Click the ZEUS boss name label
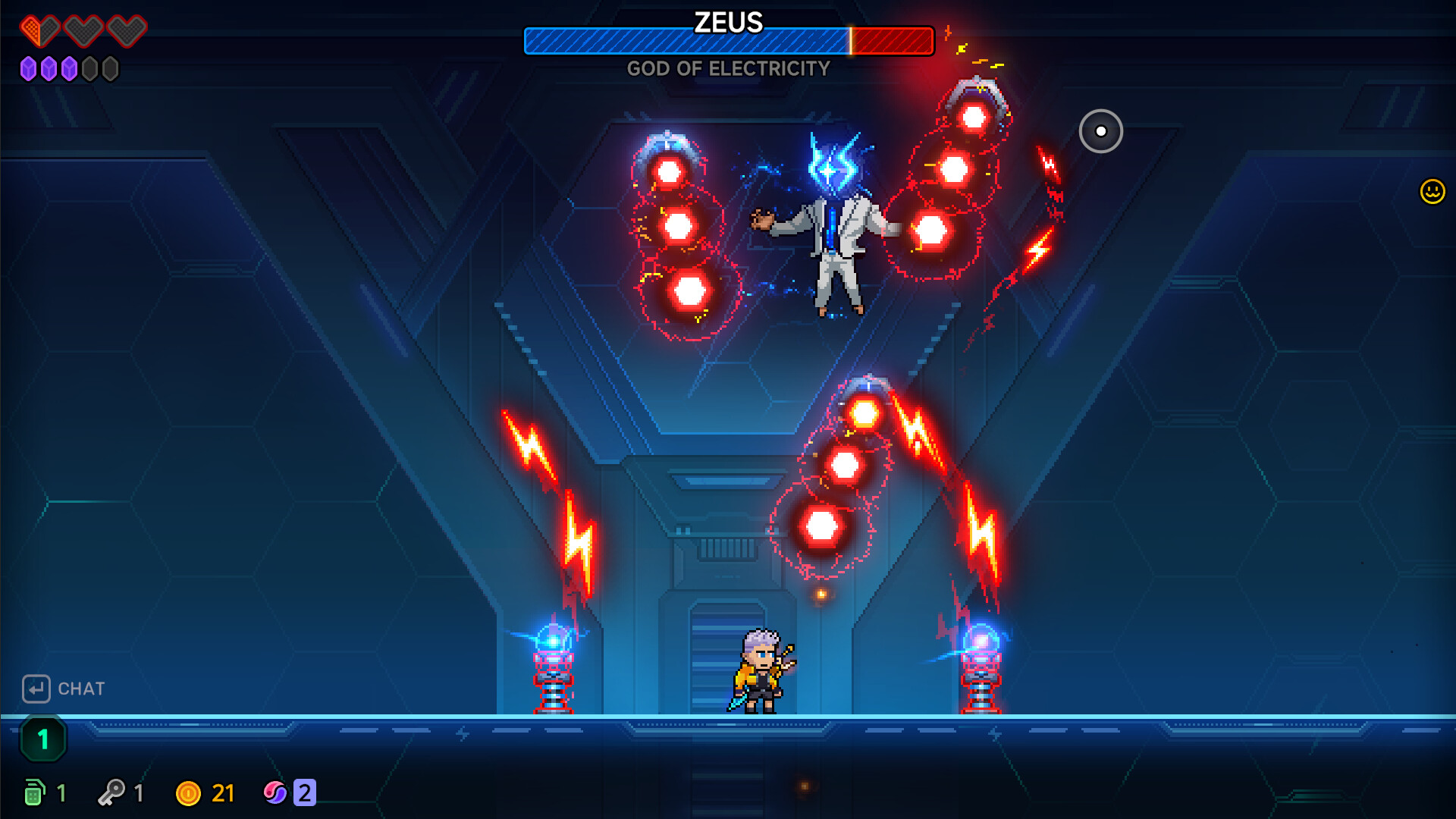The width and height of the screenshot is (1456, 819). [x=729, y=23]
